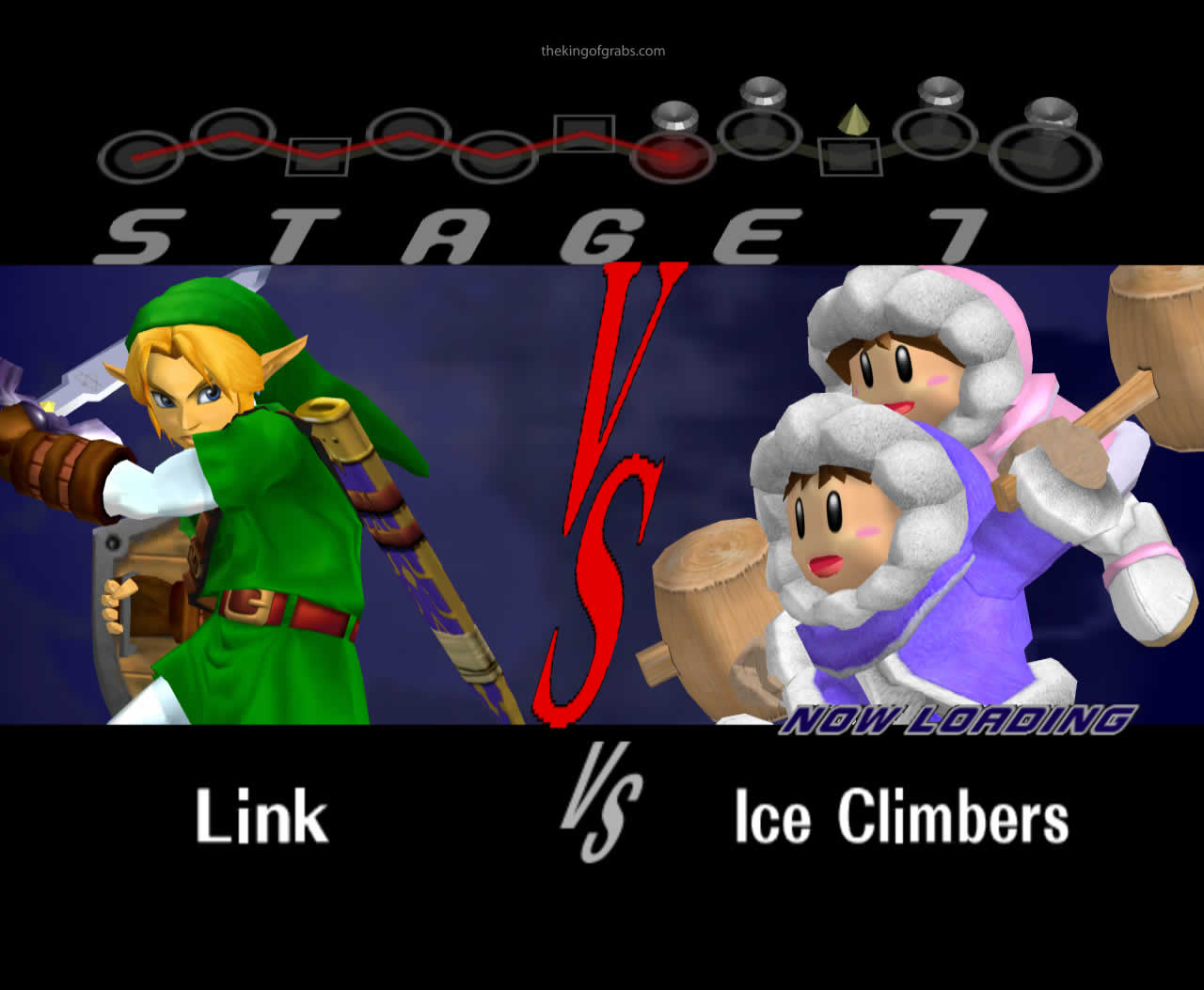Open the thekingofgrabs.com watermark link
Screen dimensions: 1204x990
(x=603, y=52)
